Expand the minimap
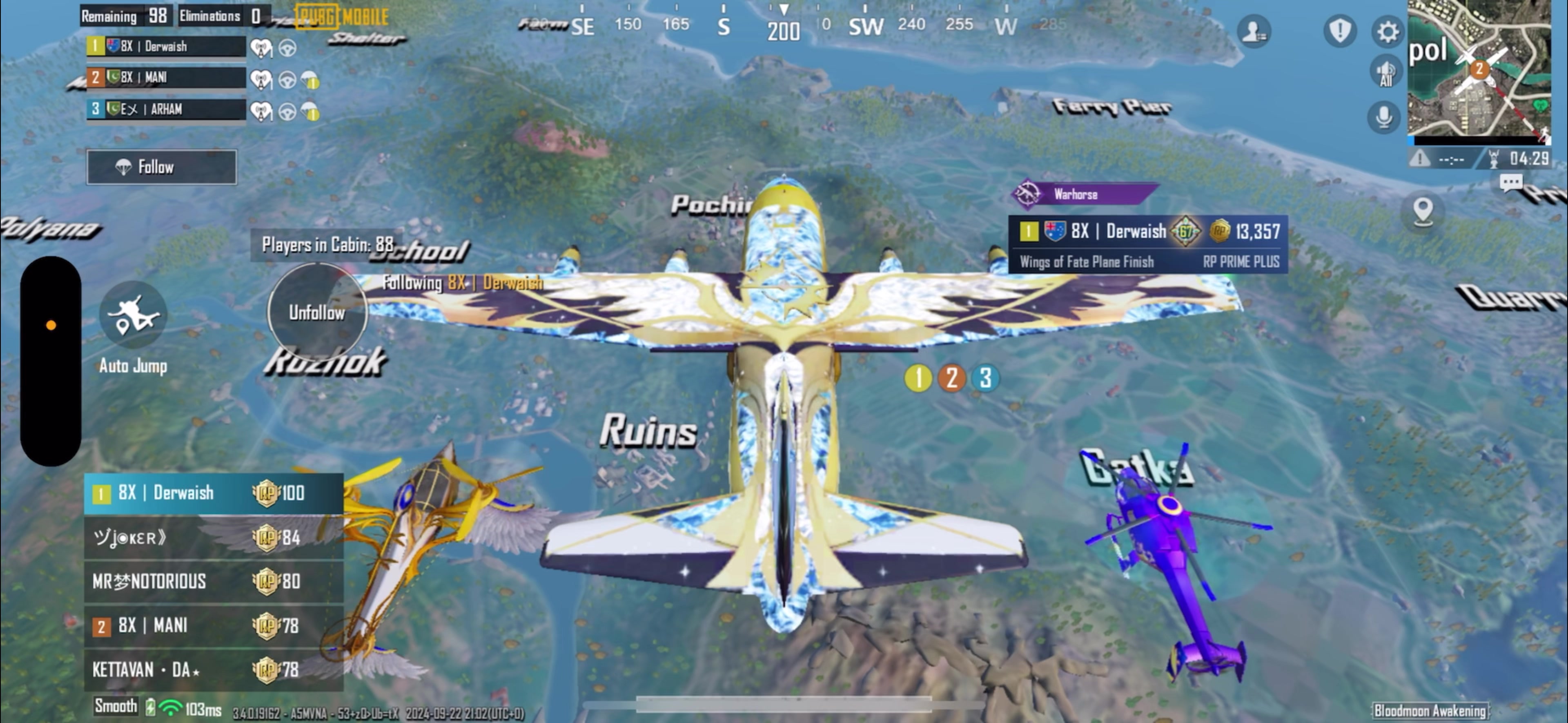 click(x=1479, y=68)
